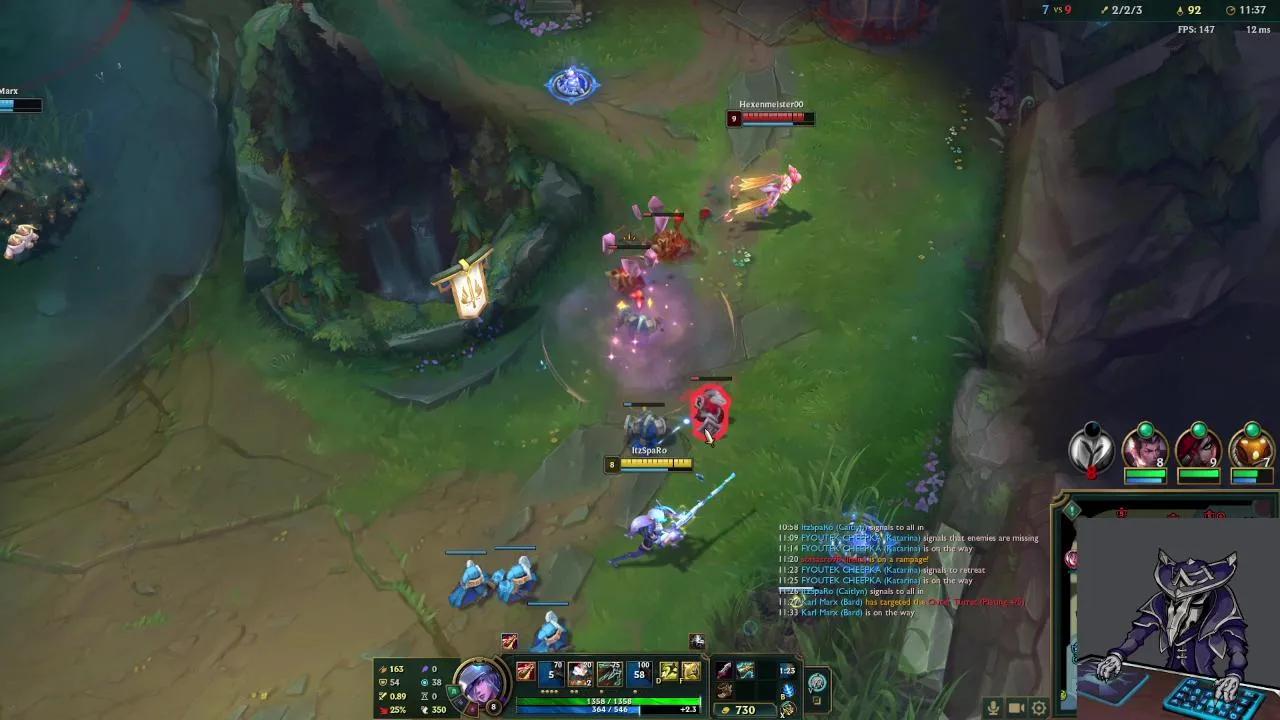Toggle camera lock with the circular V button
The width and height of the screenshot is (1280, 720).
[x=817, y=681]
